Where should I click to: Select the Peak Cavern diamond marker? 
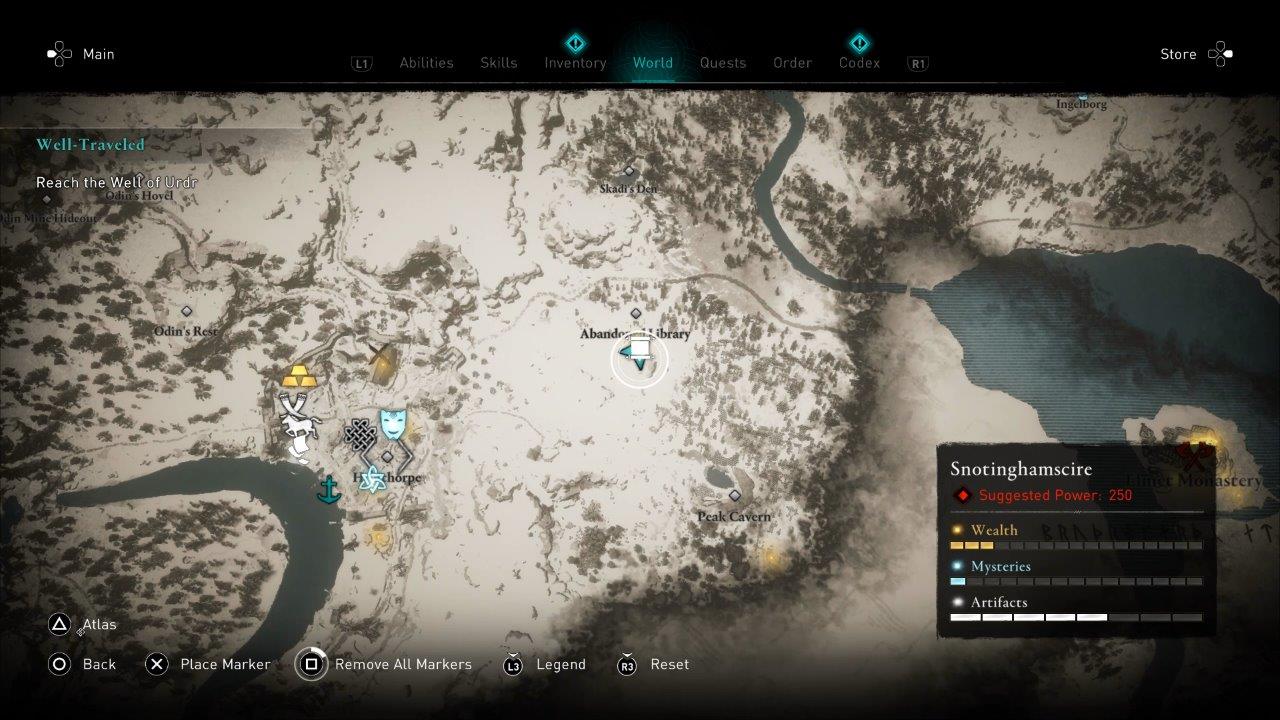(735, 495)
